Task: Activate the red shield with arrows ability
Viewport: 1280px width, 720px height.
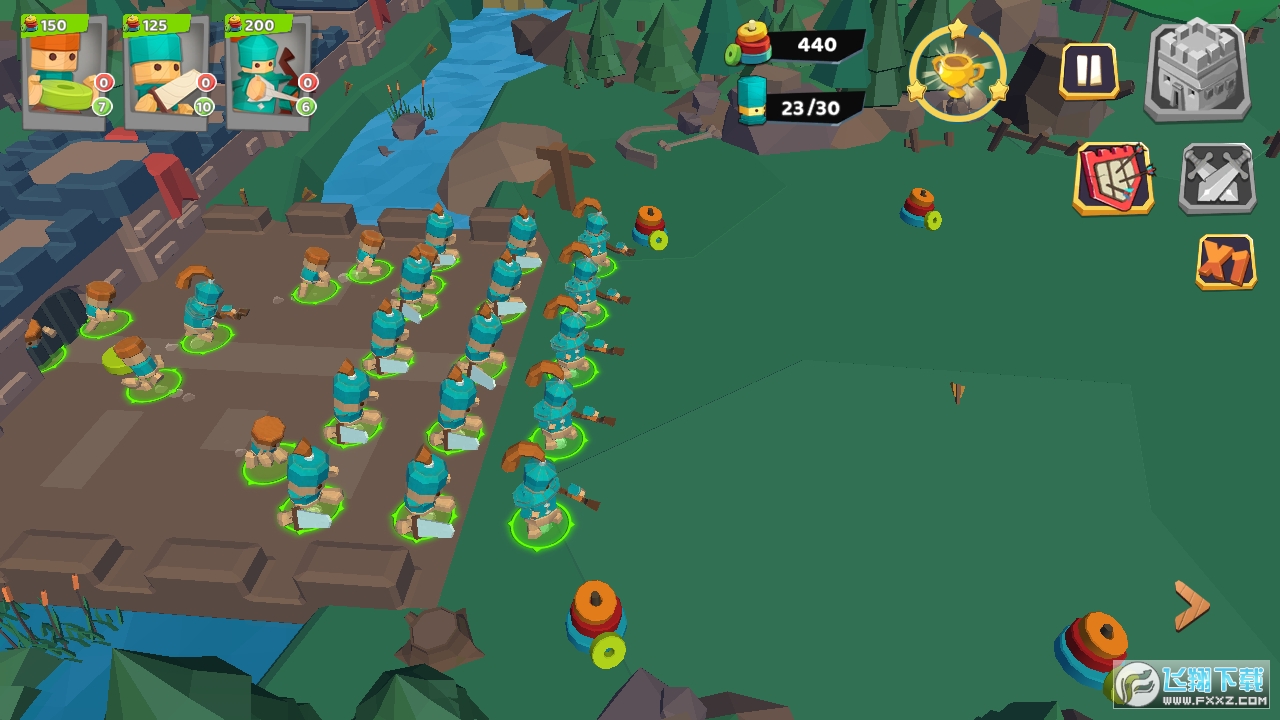Action: [1113, 179]
